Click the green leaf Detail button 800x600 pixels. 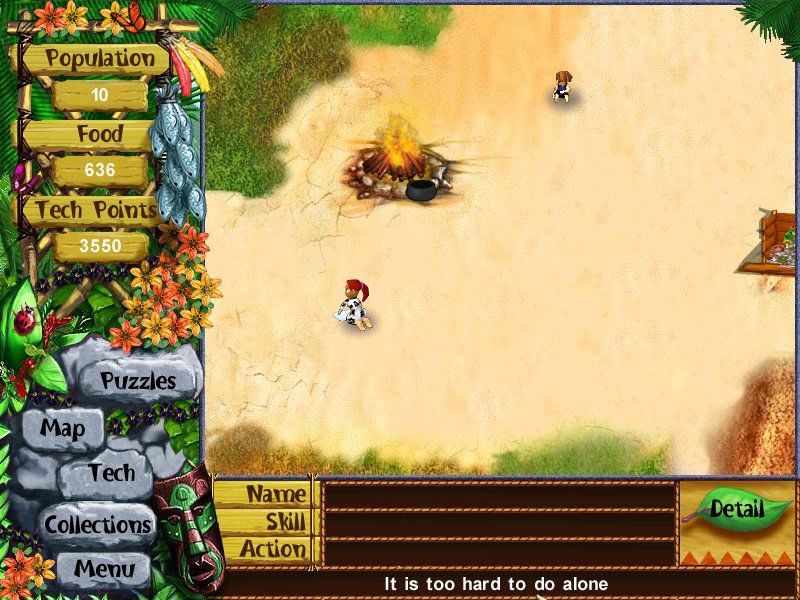click(738, 510)
